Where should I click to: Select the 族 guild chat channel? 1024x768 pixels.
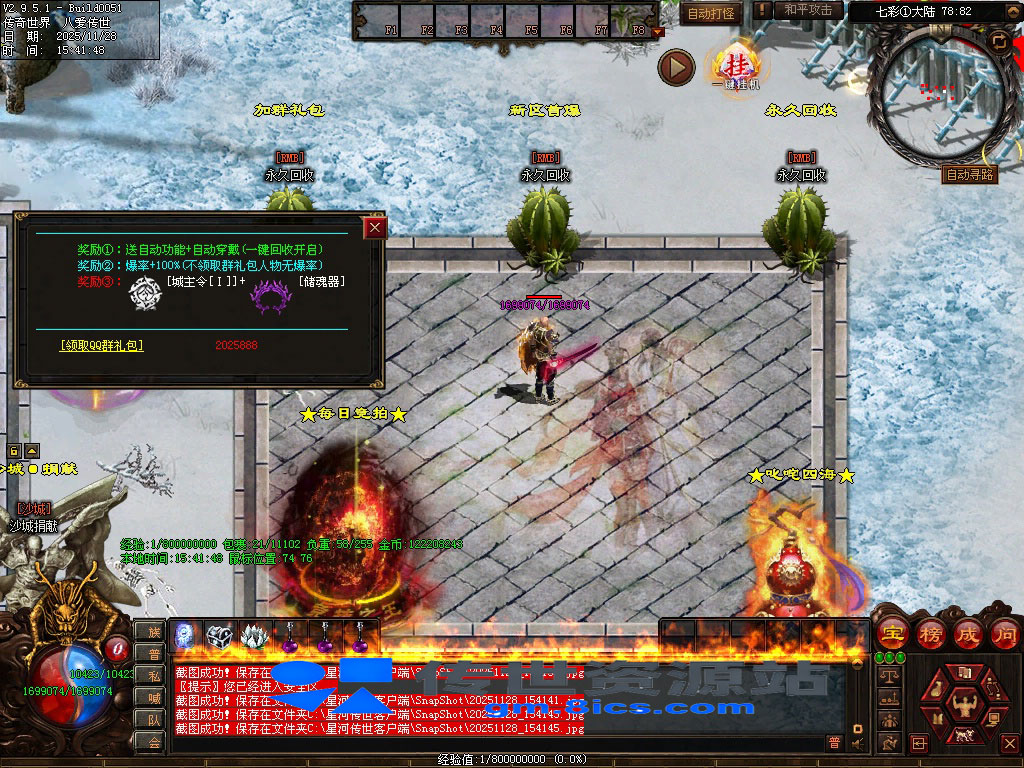(x=153, y=631)
